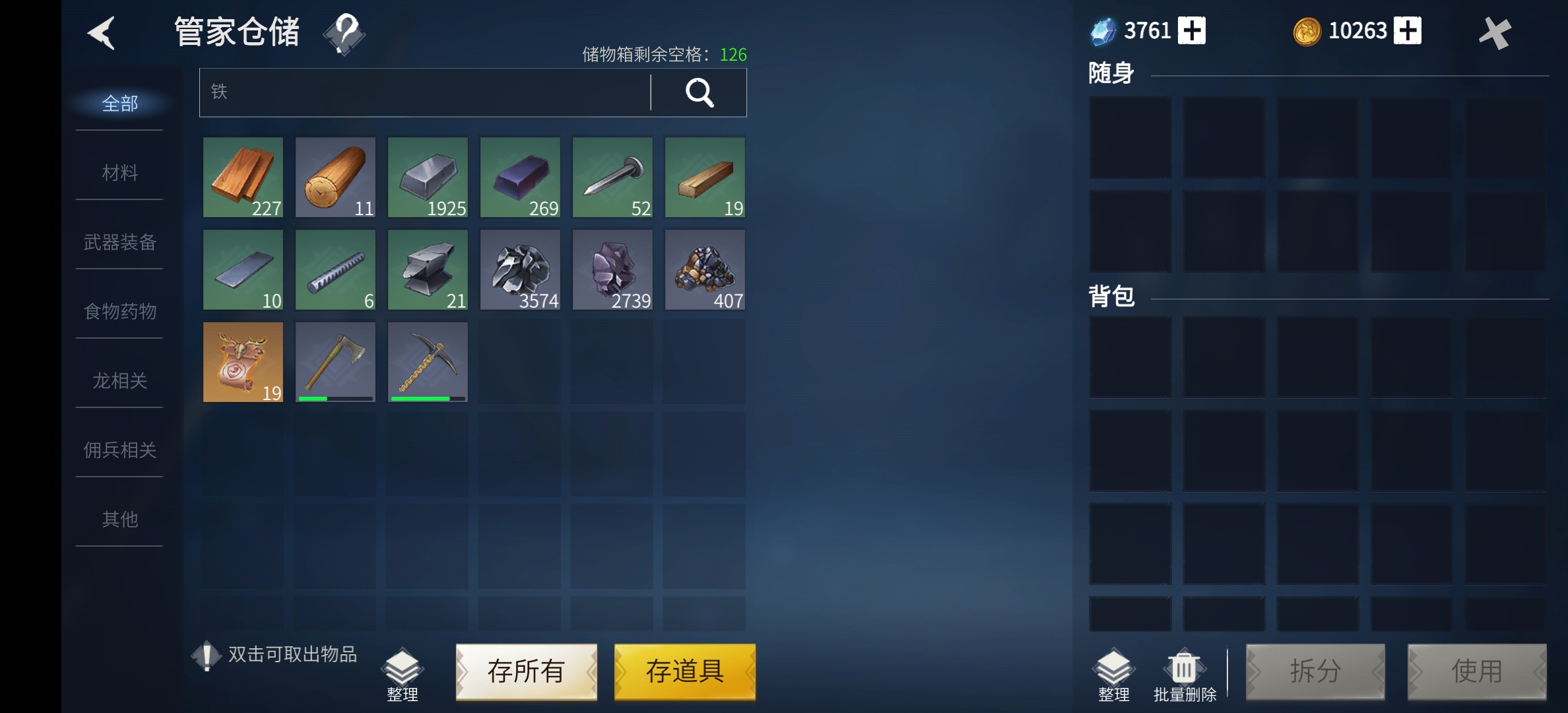
Task: Open the 食物药物 category
Action: tap(119, 312)
